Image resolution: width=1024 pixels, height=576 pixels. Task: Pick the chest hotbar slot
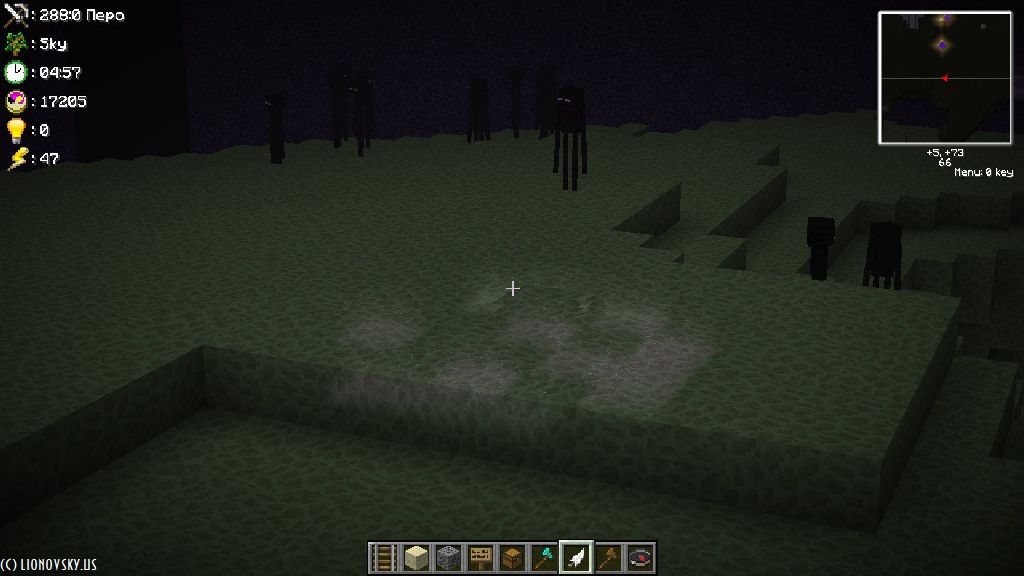[512, 556]
